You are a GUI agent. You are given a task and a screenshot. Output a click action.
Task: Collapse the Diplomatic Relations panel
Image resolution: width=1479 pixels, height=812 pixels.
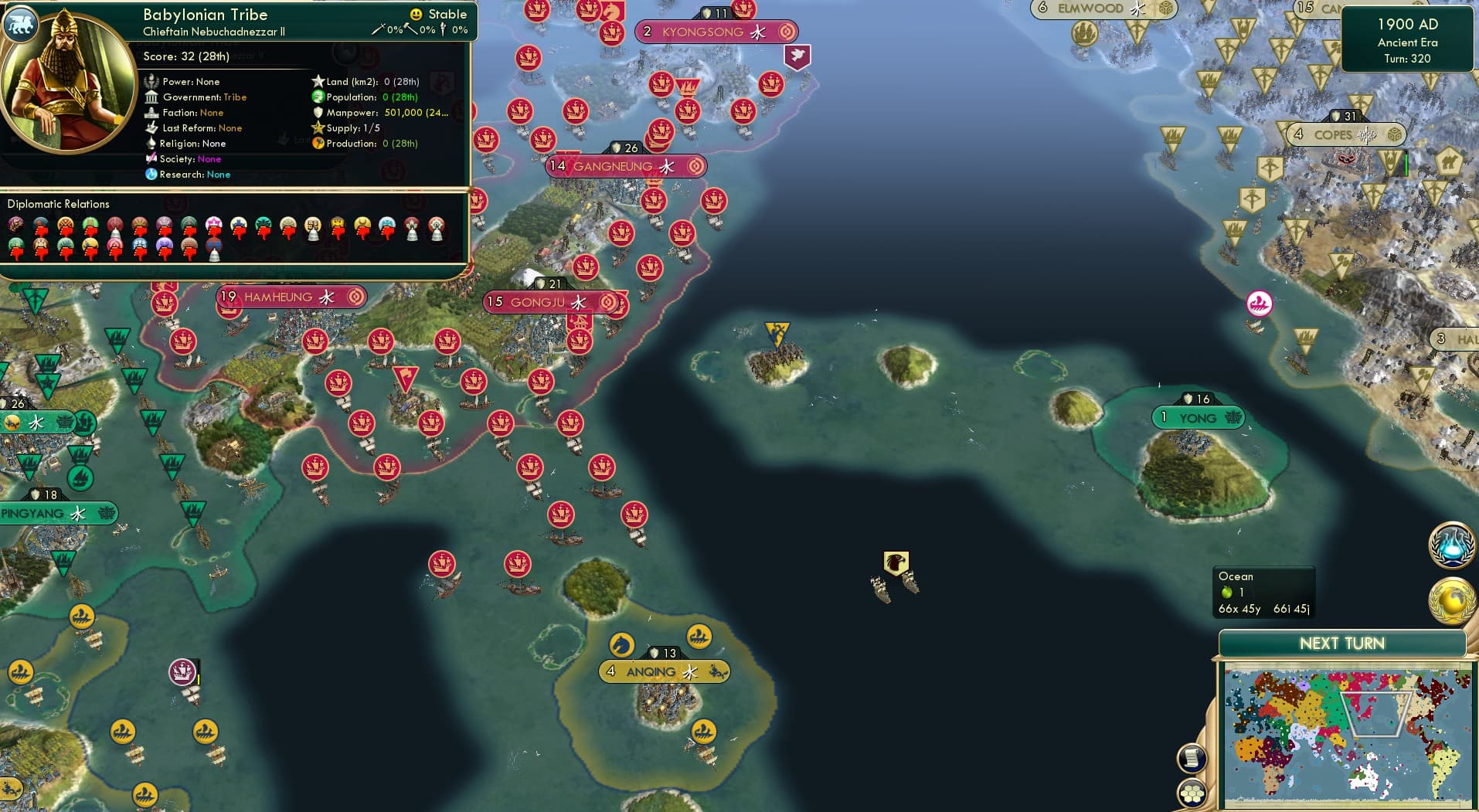point(58,204)
